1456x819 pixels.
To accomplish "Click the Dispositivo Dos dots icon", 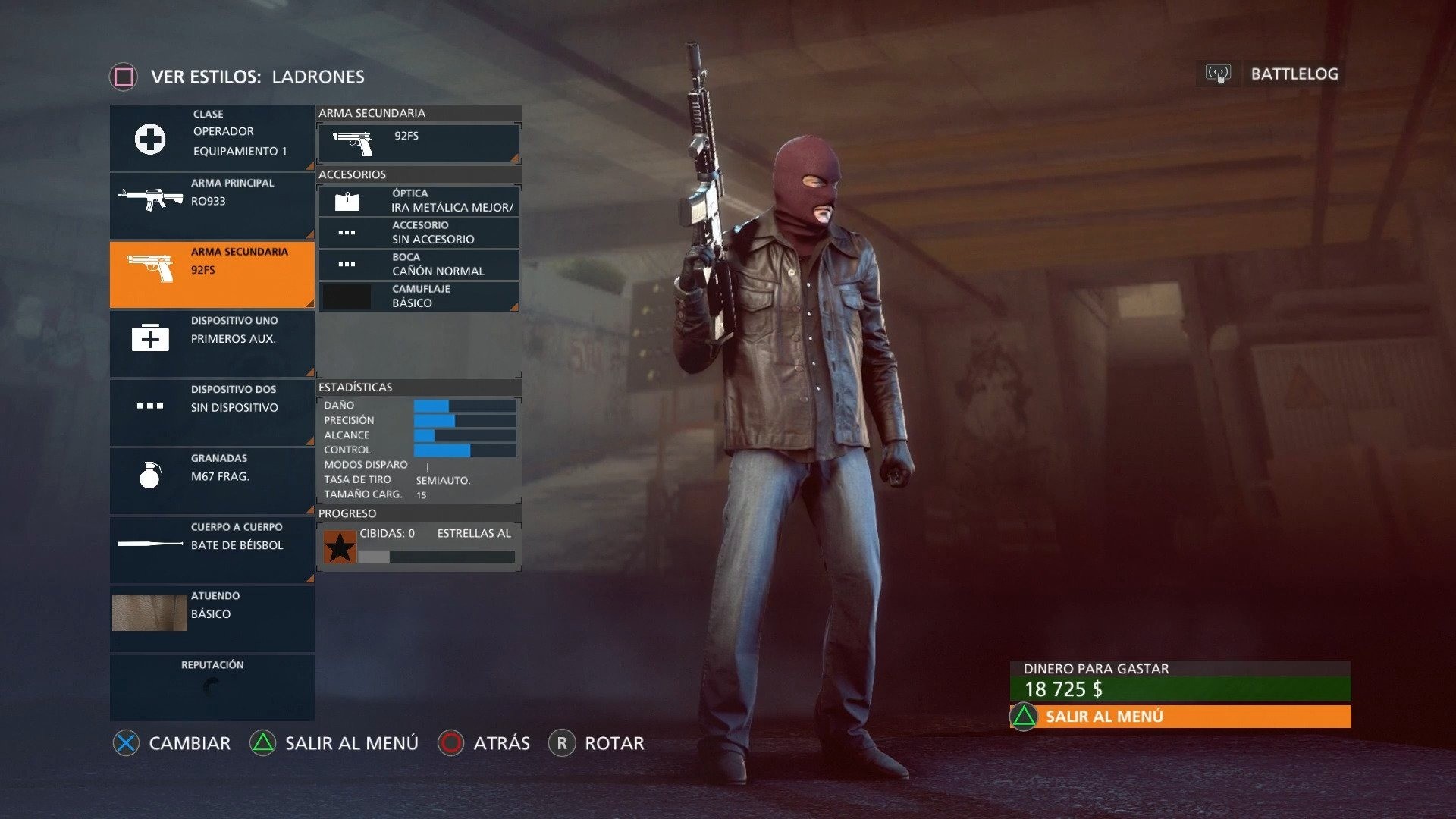I will pyautogui.click(x=149, y=406).
